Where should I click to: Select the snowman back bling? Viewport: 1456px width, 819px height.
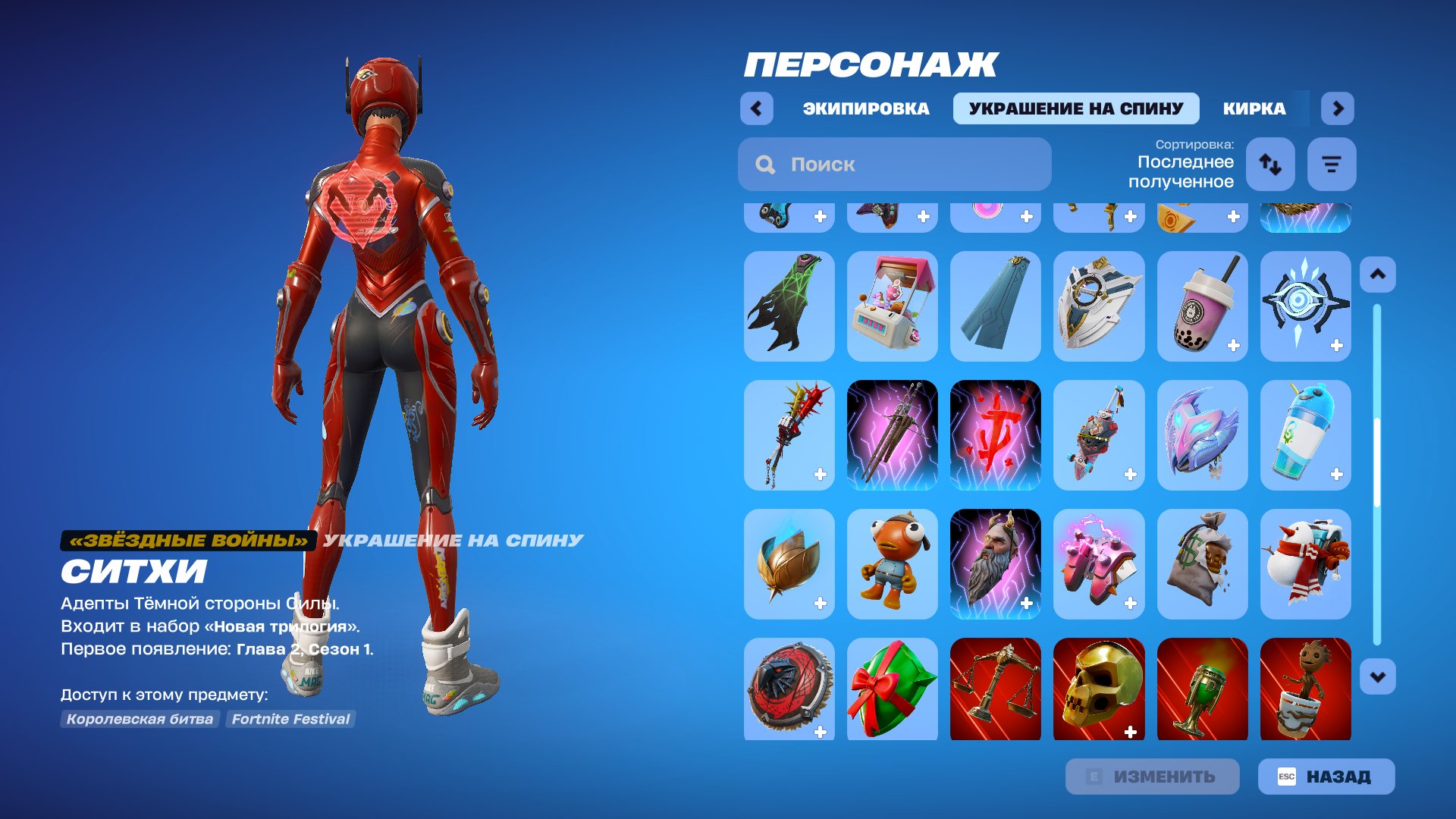1306,563
